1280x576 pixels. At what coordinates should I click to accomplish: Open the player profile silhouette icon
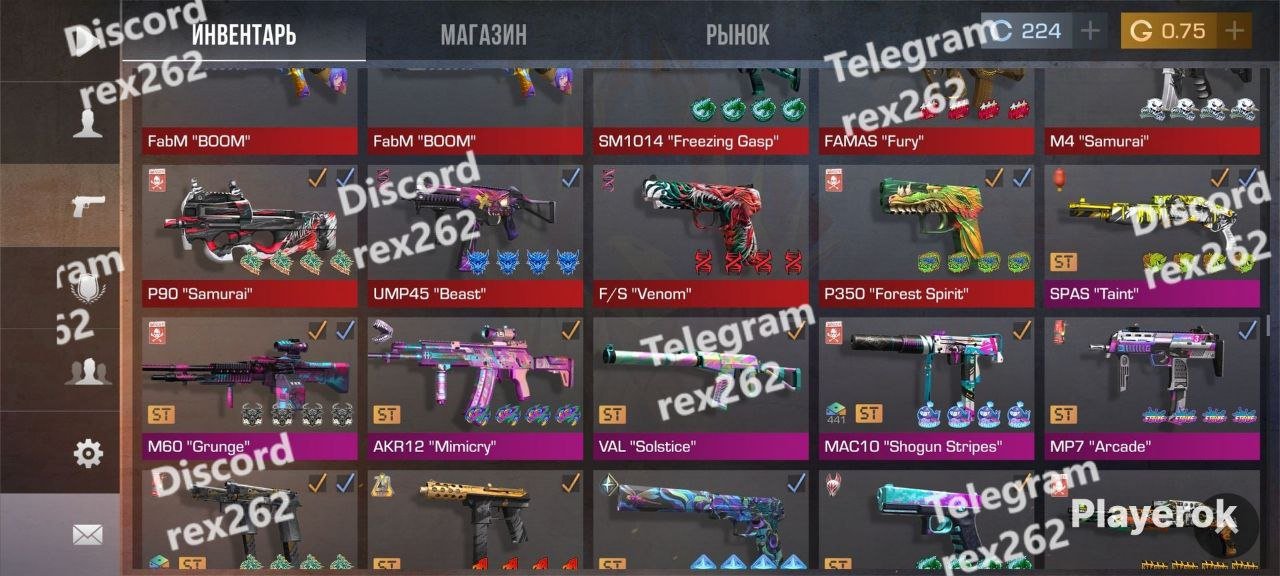pos(88,124)
